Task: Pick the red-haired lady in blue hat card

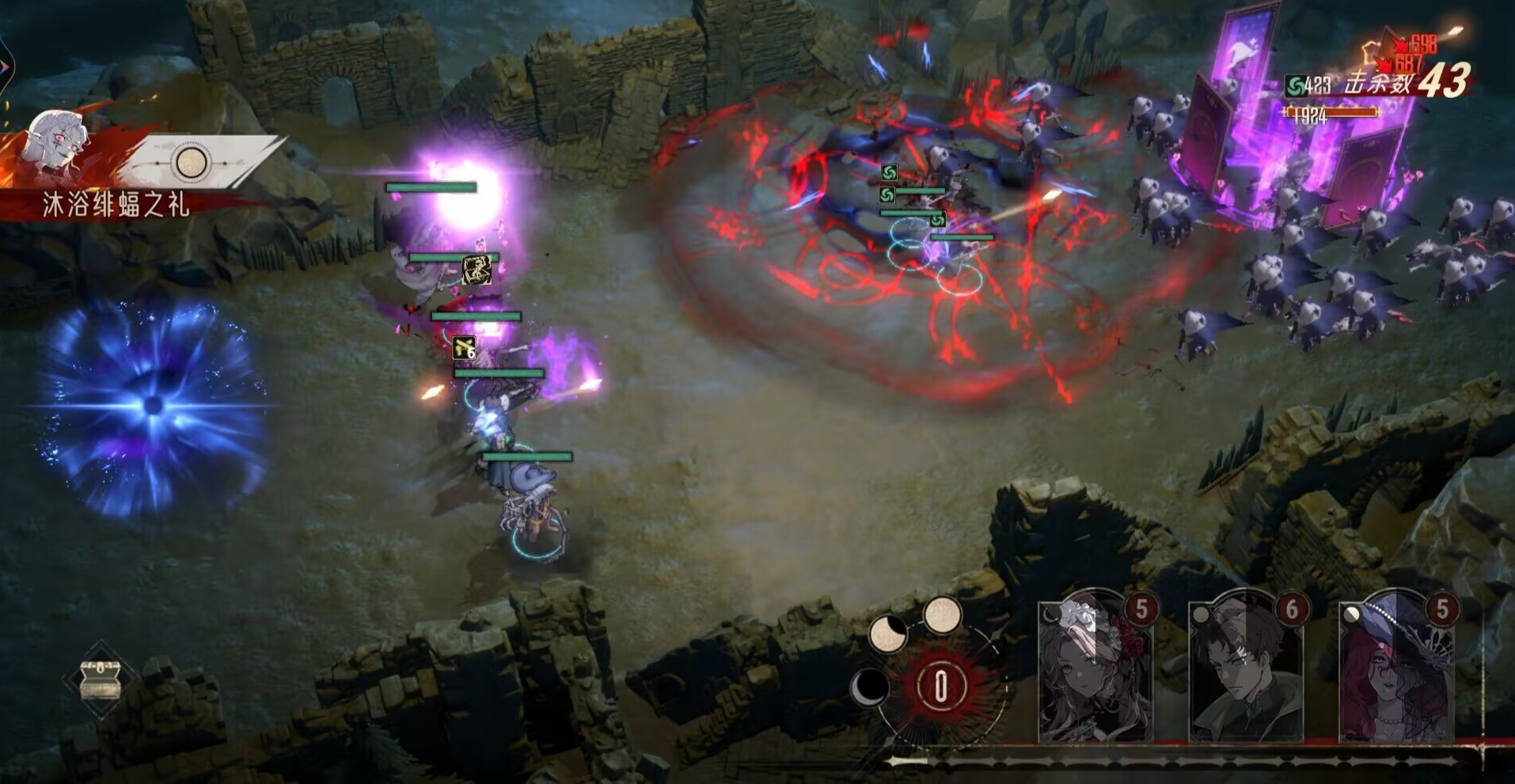Action: click(1396, 668)
